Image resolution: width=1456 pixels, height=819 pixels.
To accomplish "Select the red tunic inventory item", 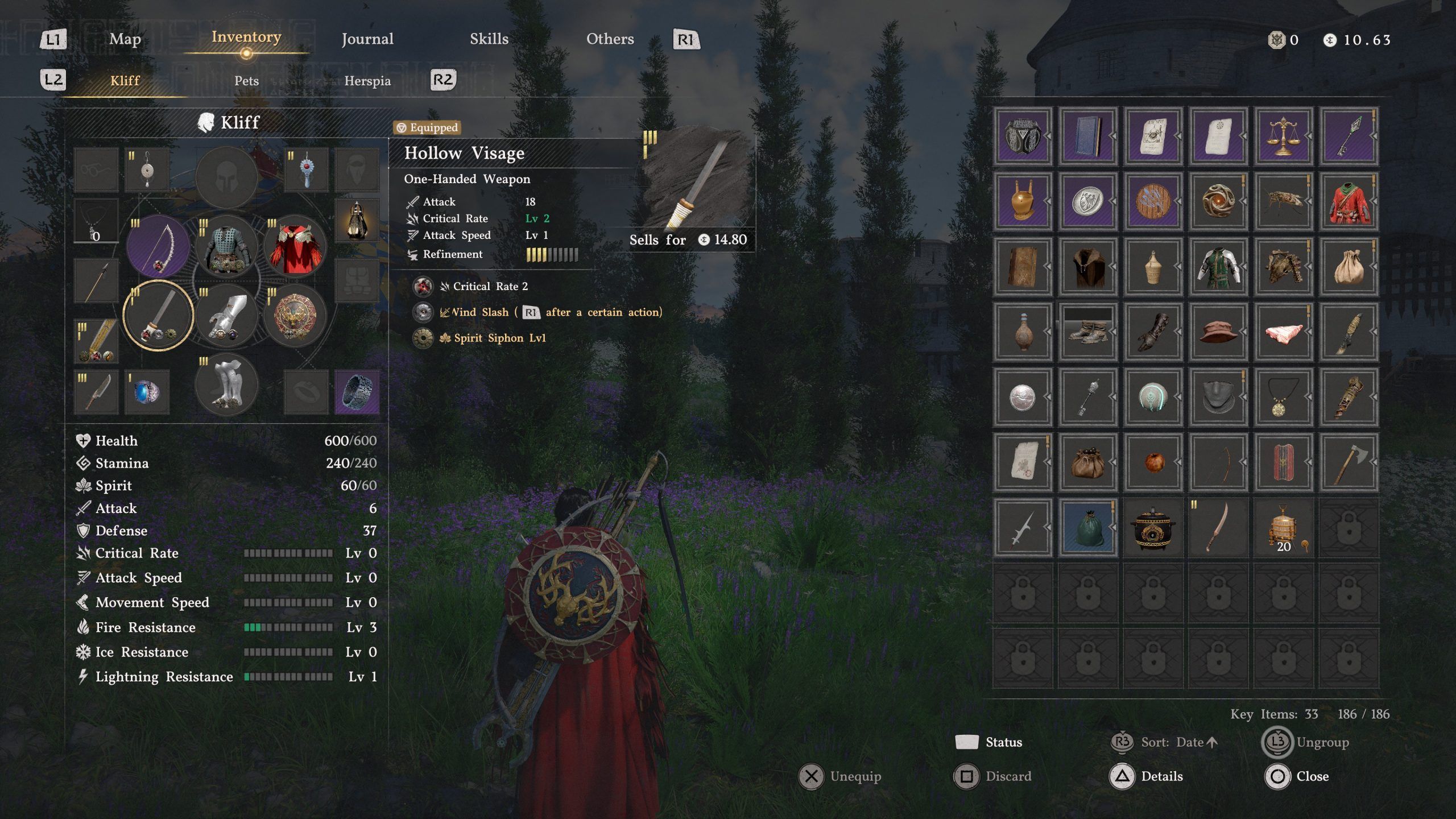I will [x=1349, y=201].
